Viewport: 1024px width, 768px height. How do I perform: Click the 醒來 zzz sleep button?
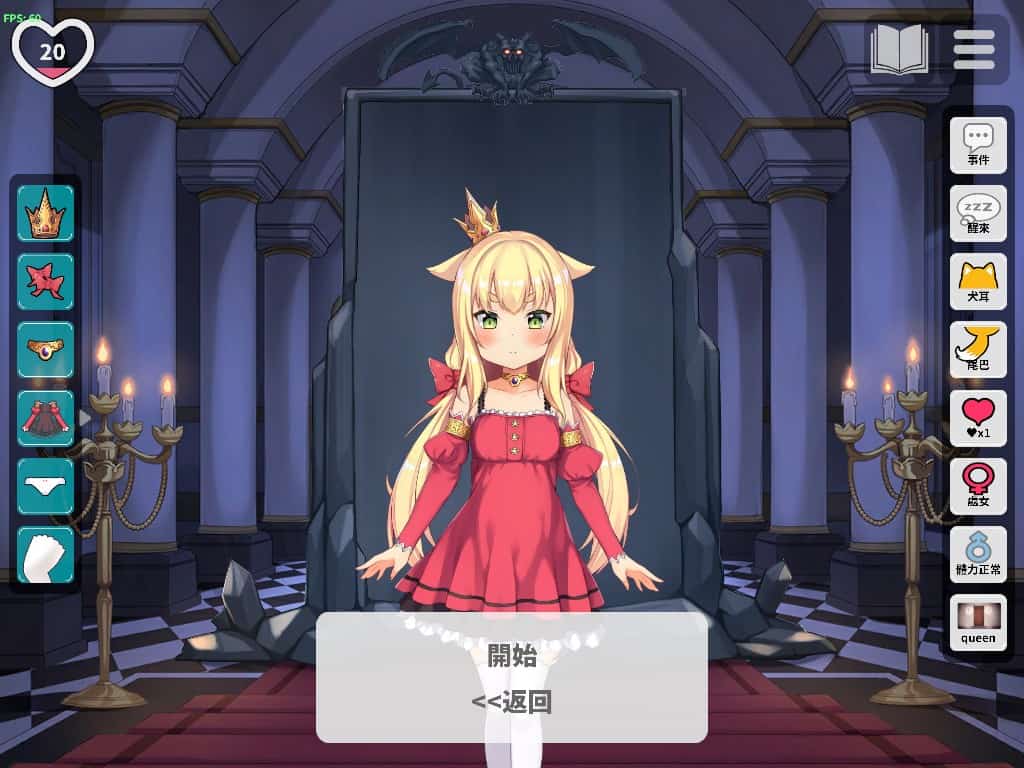point(977,213)
